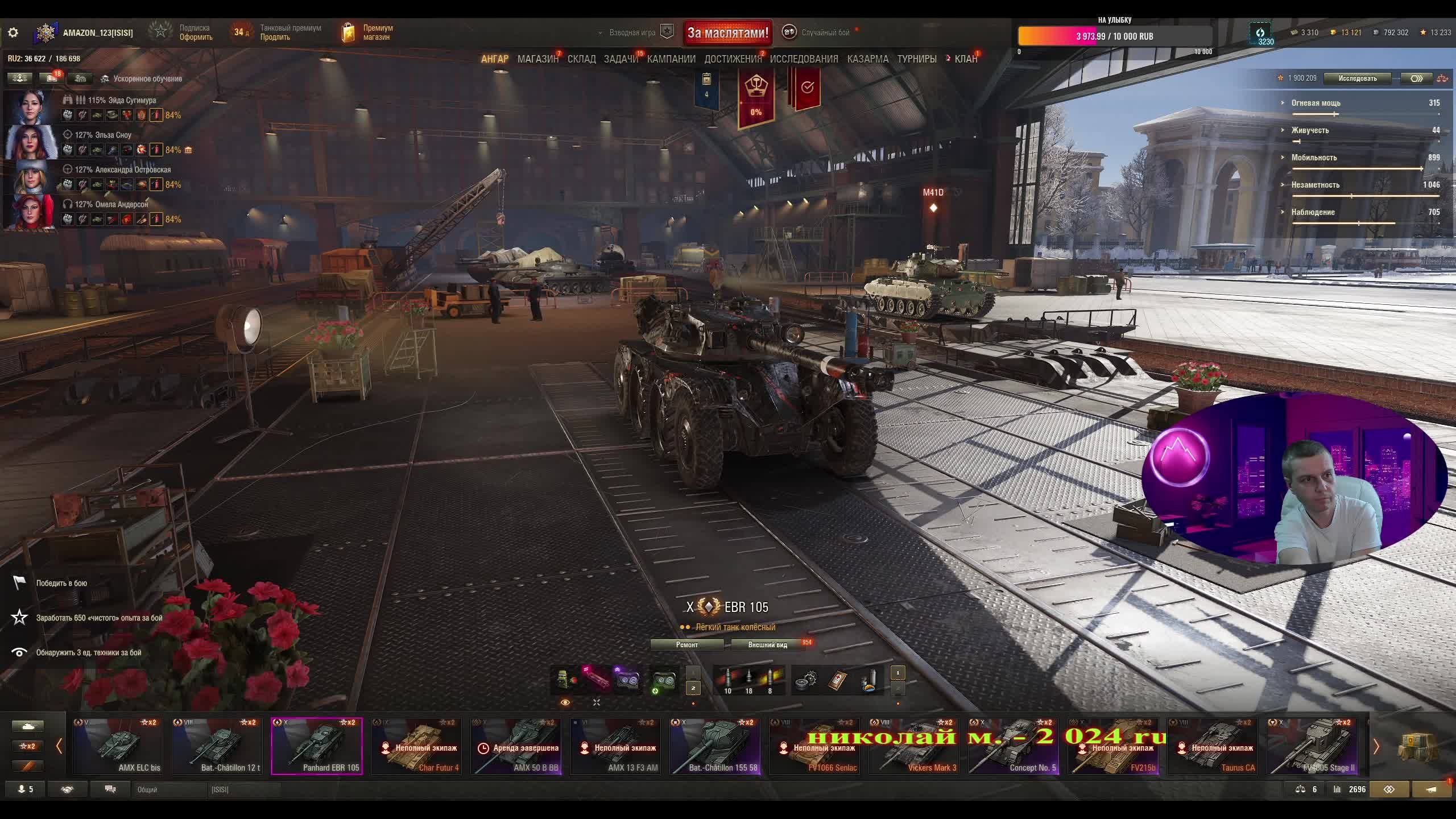Open the КЛАН tab
The height and width of the screenshot is (819, 1456).
click(x=966, y=59)
